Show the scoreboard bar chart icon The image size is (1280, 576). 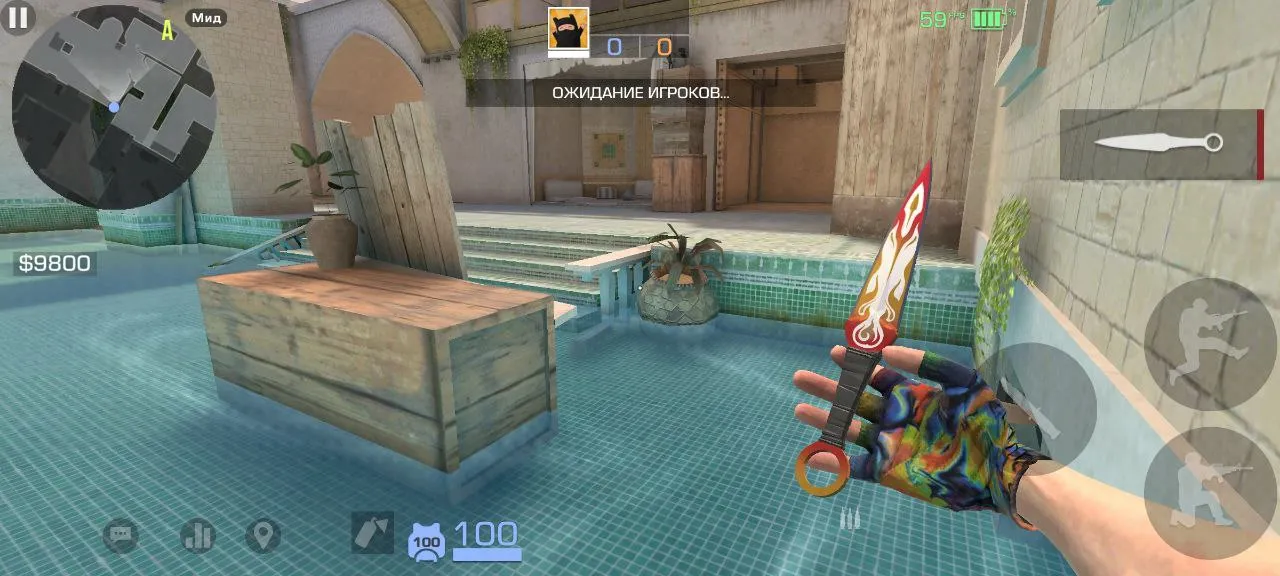tap(197, 536)
